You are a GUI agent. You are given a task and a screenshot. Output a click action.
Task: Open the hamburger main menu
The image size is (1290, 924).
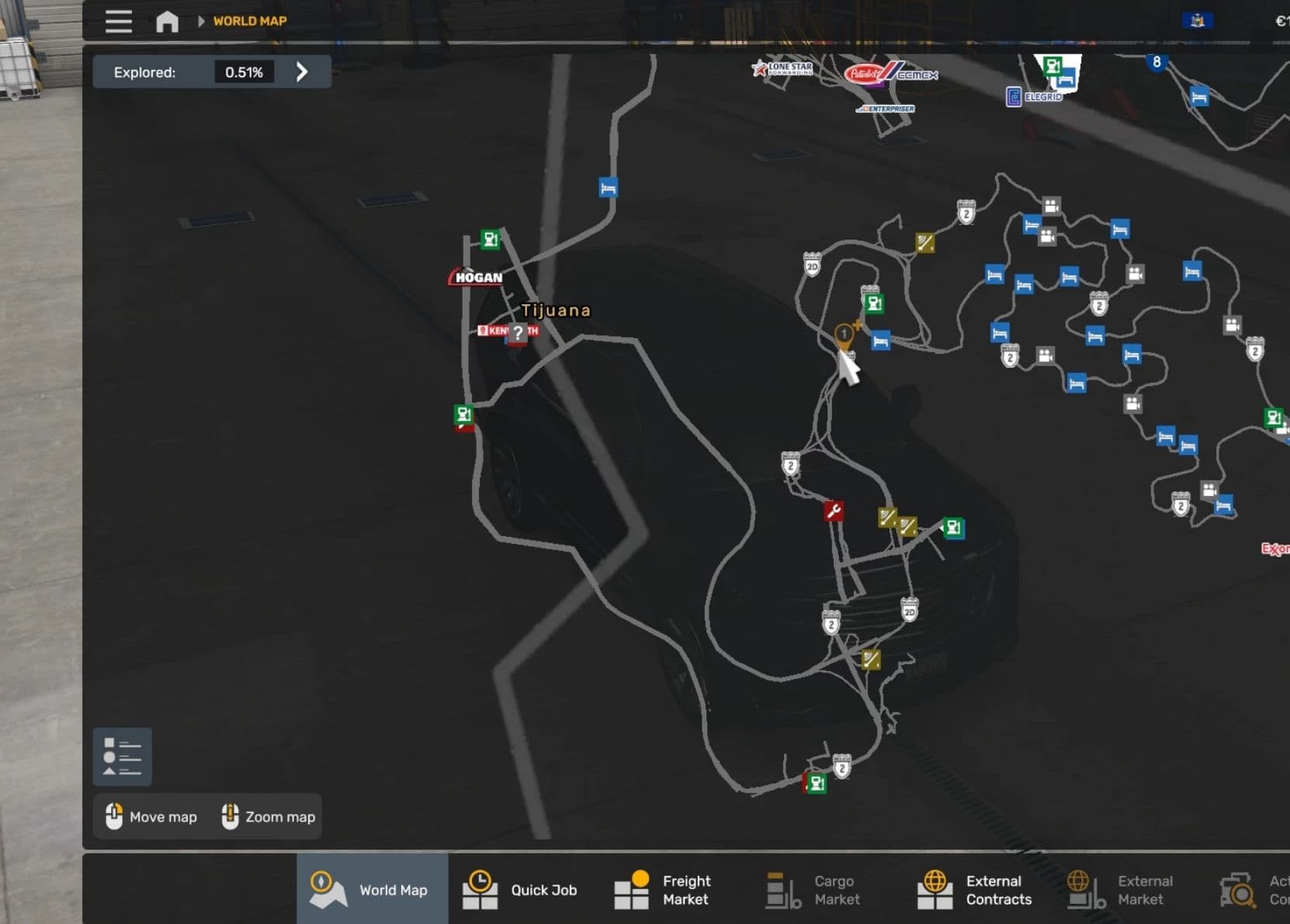[x=118, y=21]
